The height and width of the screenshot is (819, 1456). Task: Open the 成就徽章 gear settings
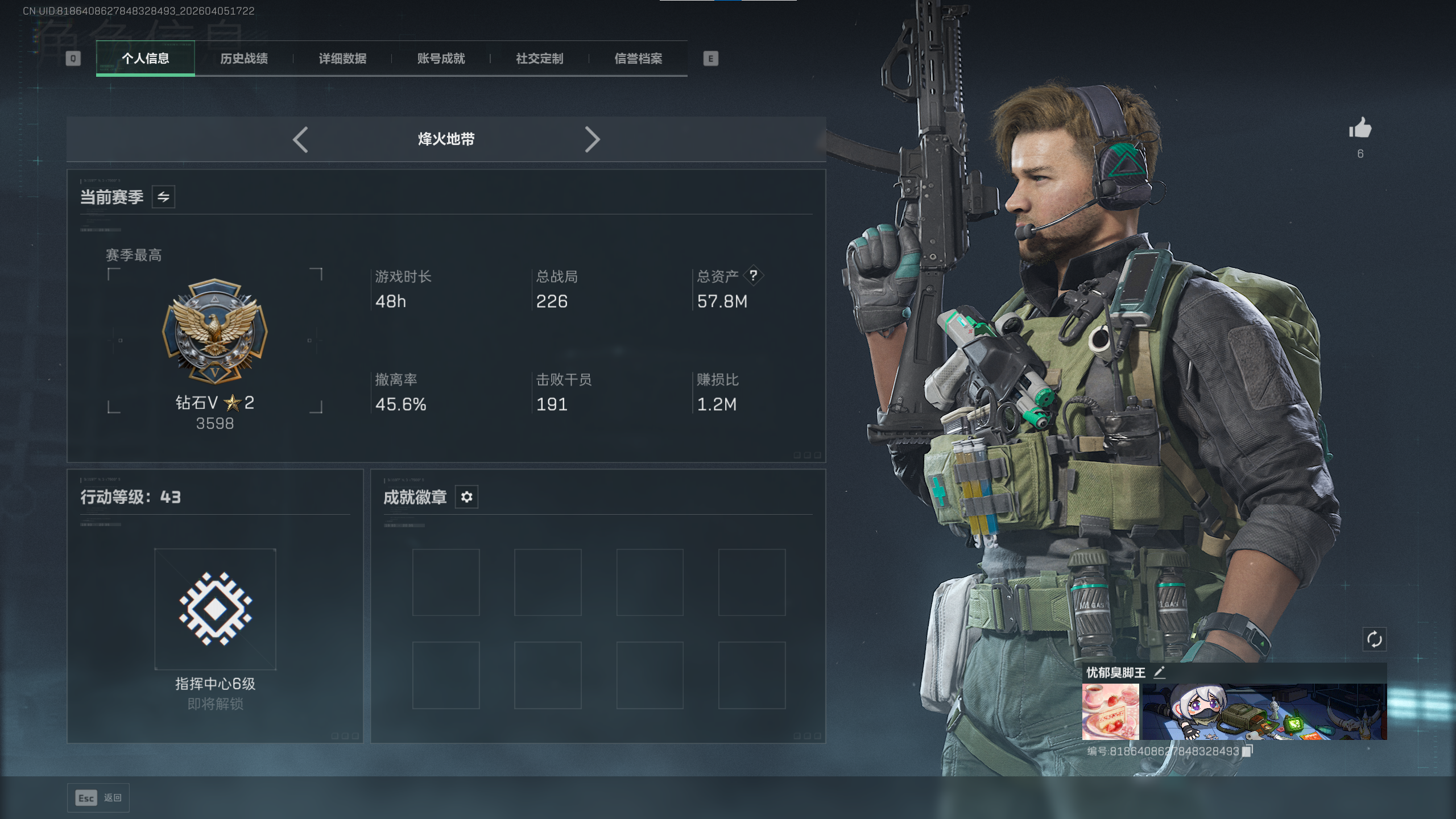coord(466,497)
